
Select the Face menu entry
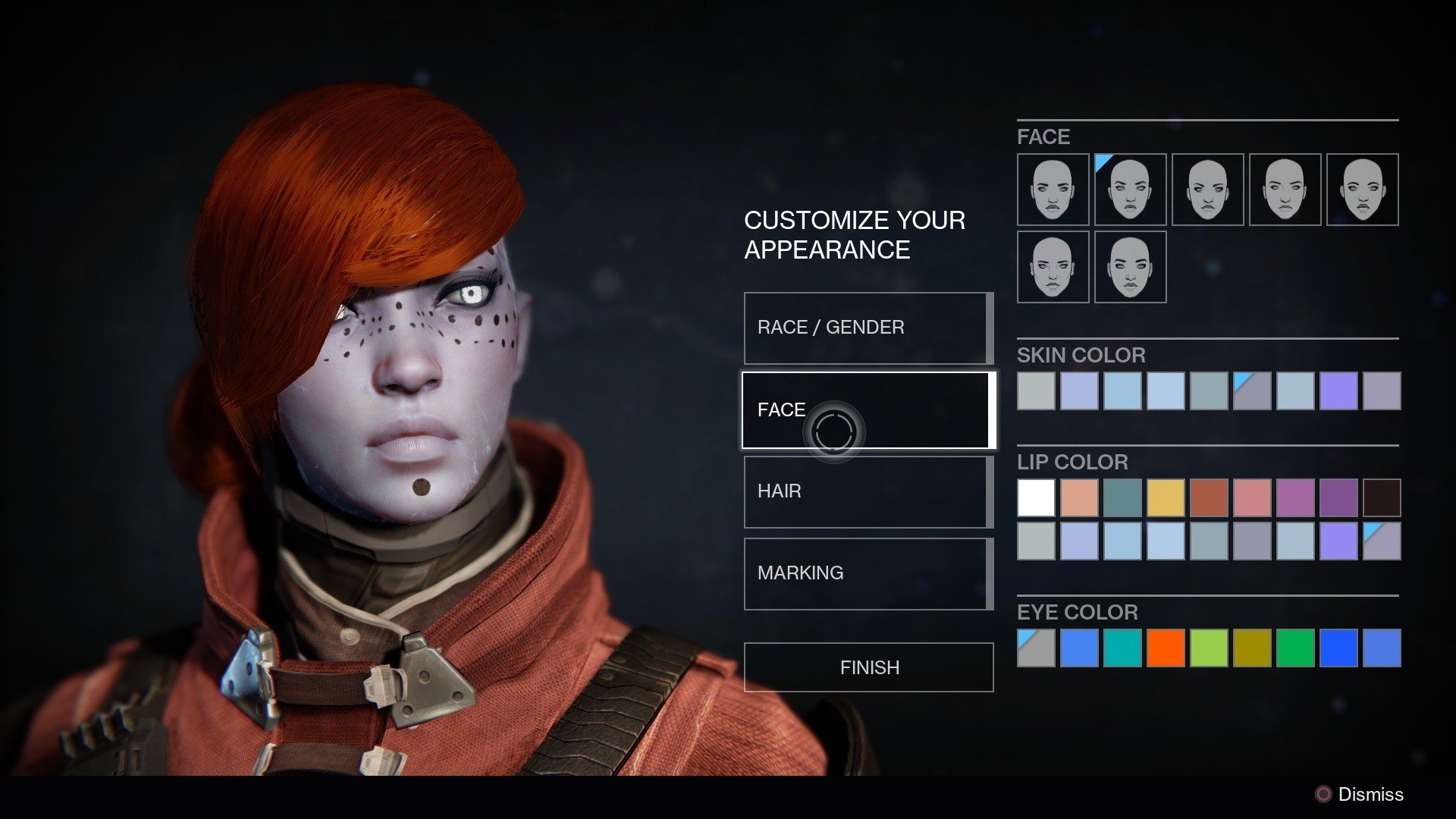coord(868,410)
